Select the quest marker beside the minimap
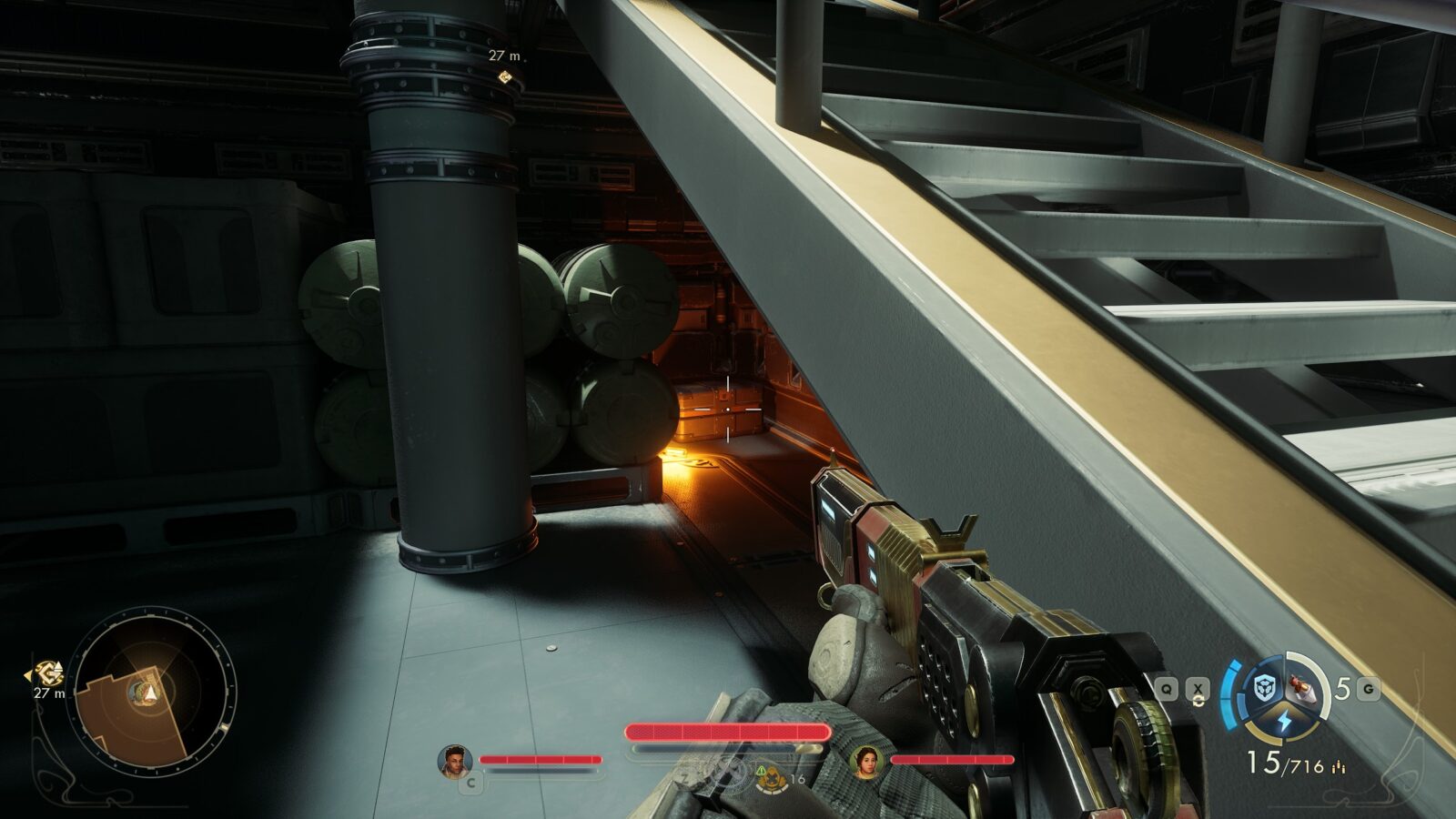 point(46,674)
